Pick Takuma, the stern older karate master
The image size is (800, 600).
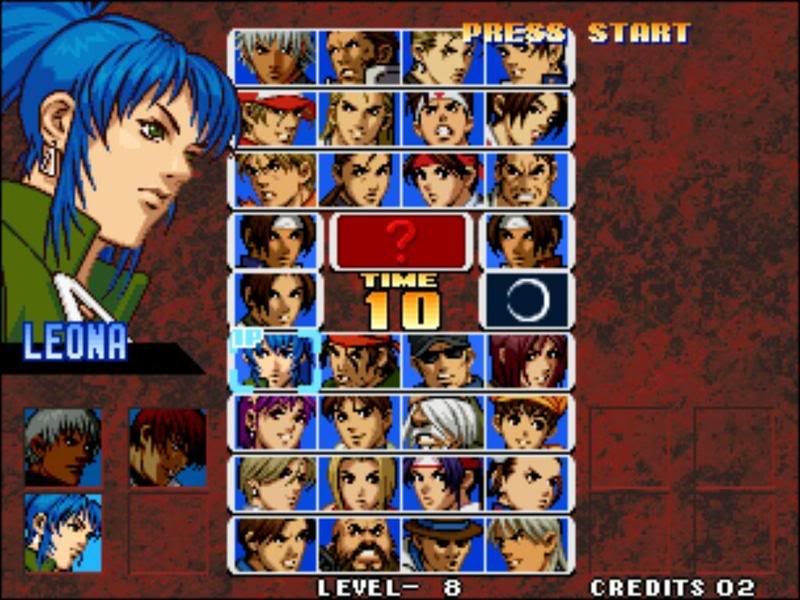[527, 180]
